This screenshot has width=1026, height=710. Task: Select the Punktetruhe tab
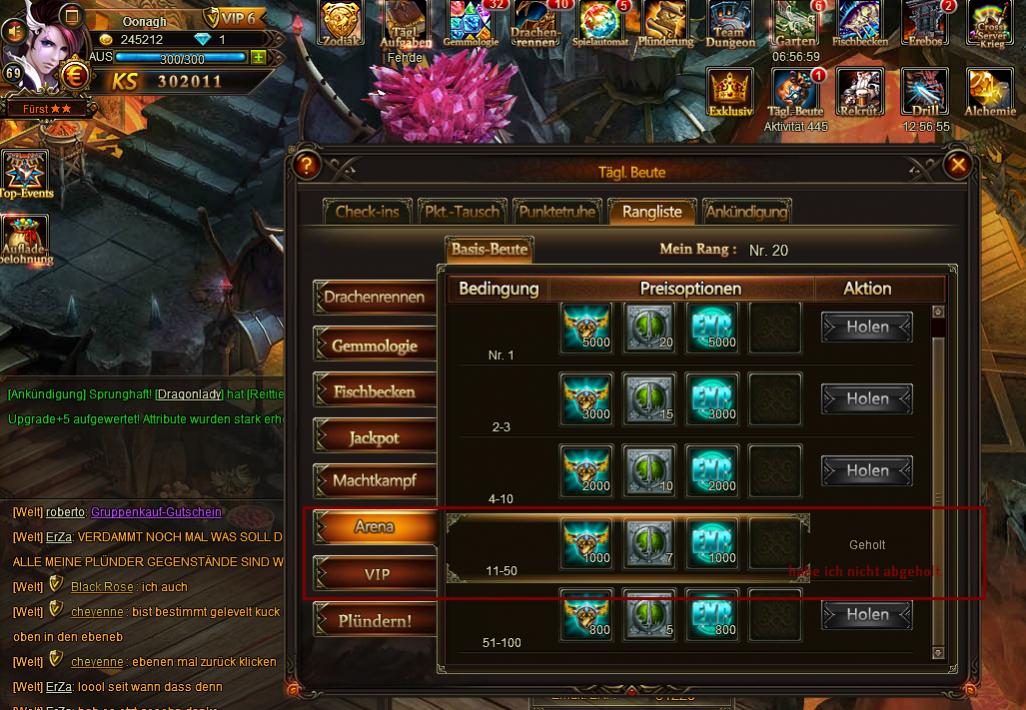[x=558, y=211]
